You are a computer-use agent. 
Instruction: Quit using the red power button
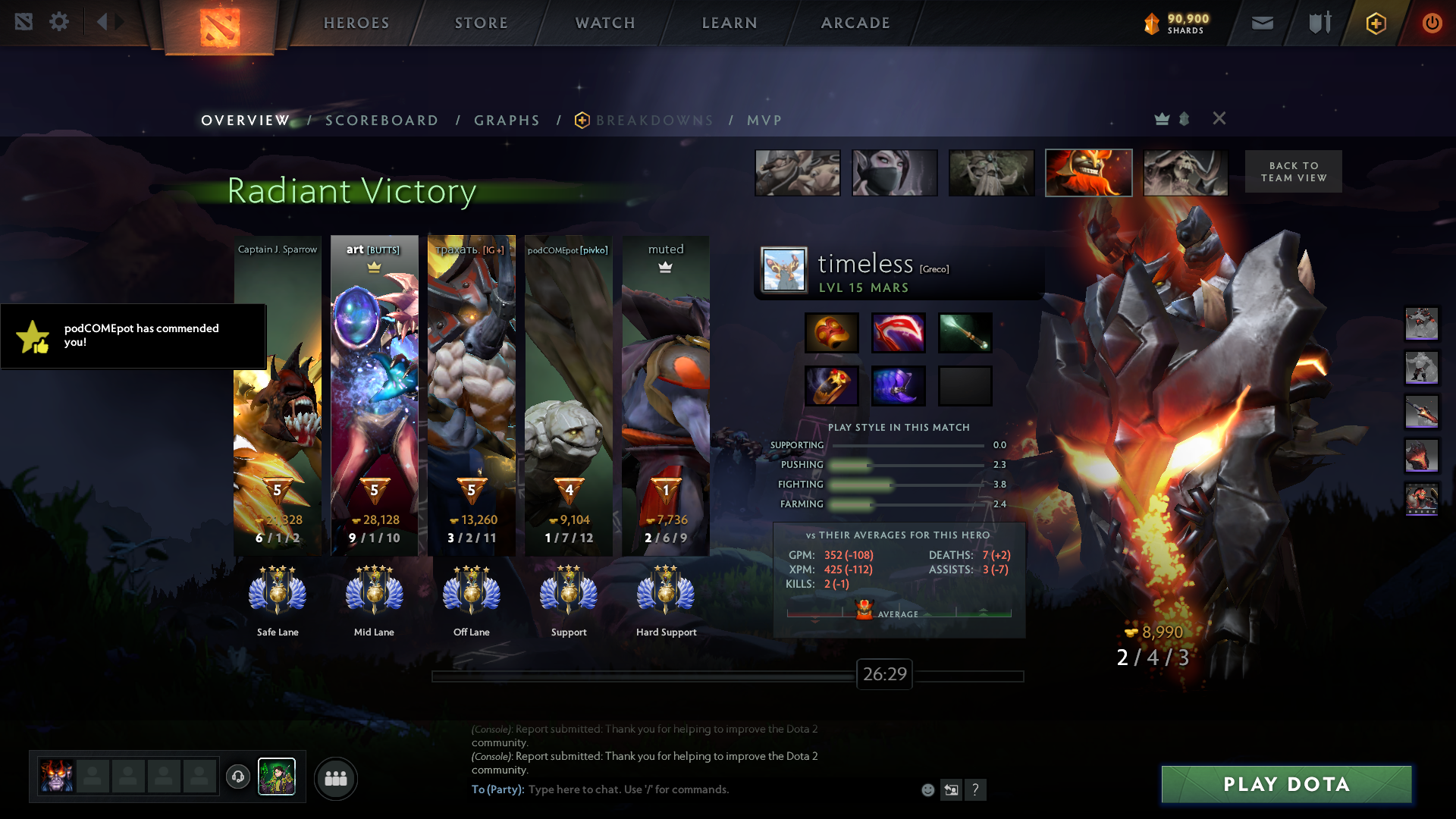click(1432, 24)
